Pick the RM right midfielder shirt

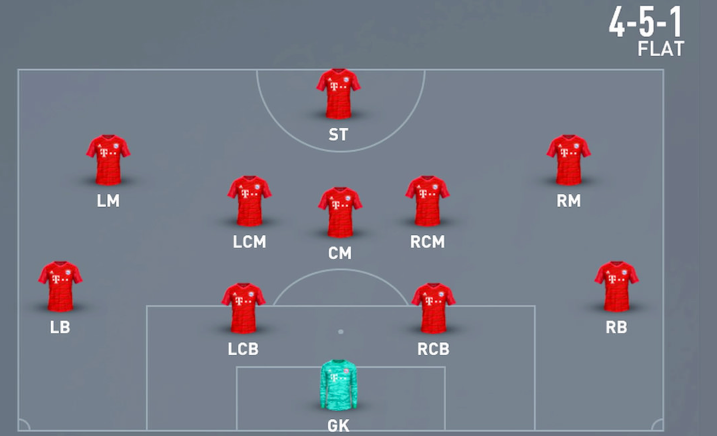[568, 159]
